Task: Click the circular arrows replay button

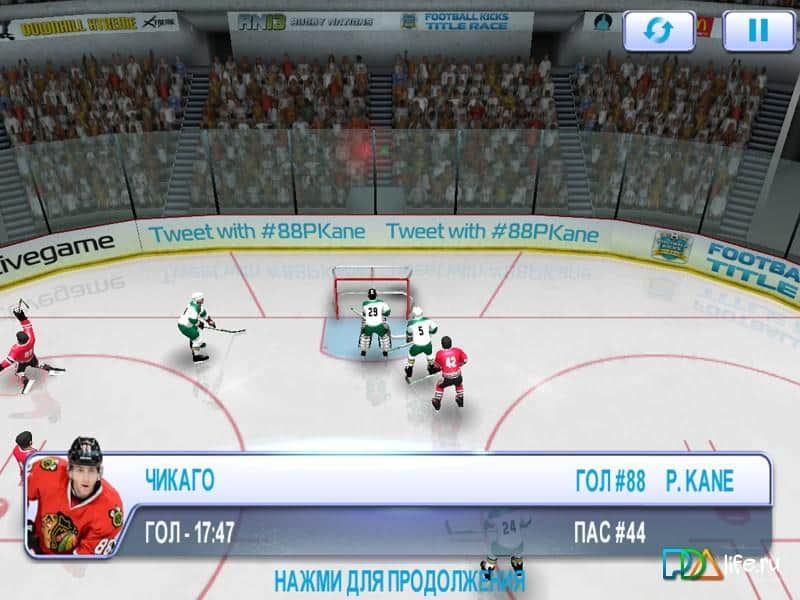Action: point(658,30)
